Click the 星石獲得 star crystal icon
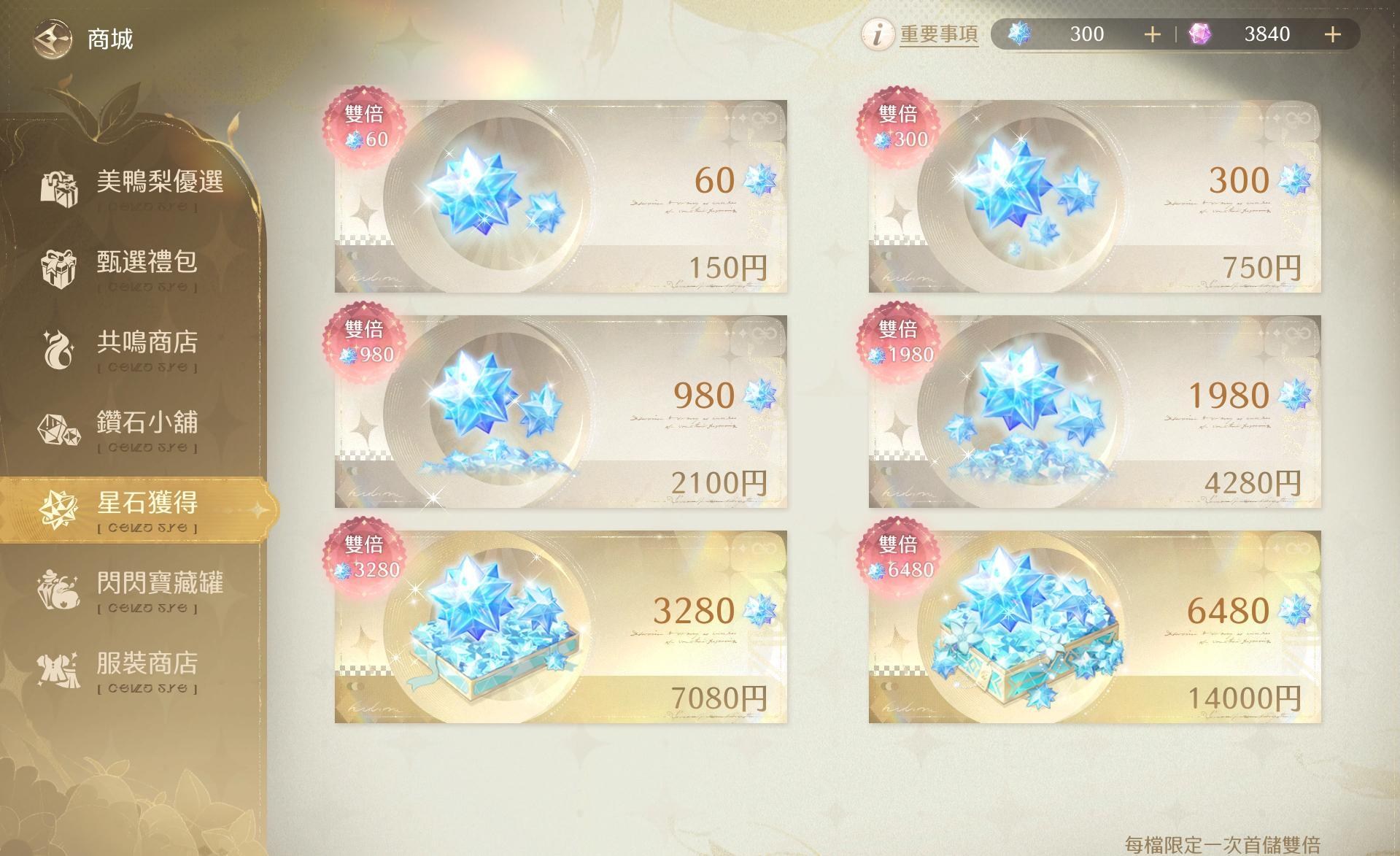This screenshot has width=1400, height=856. tap(58, 510)
